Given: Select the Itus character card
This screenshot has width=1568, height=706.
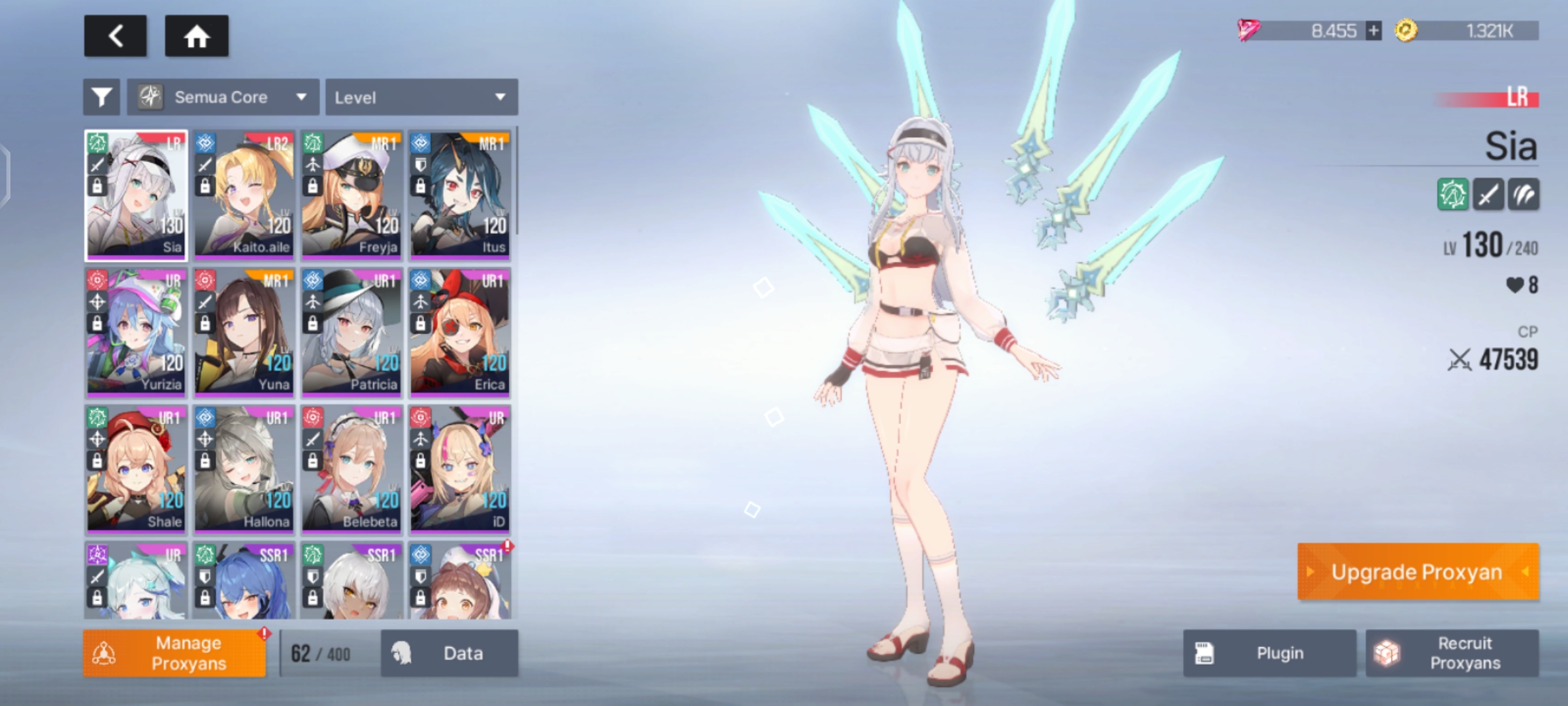Looking at the screenshot, I should [x=459, y=194].
